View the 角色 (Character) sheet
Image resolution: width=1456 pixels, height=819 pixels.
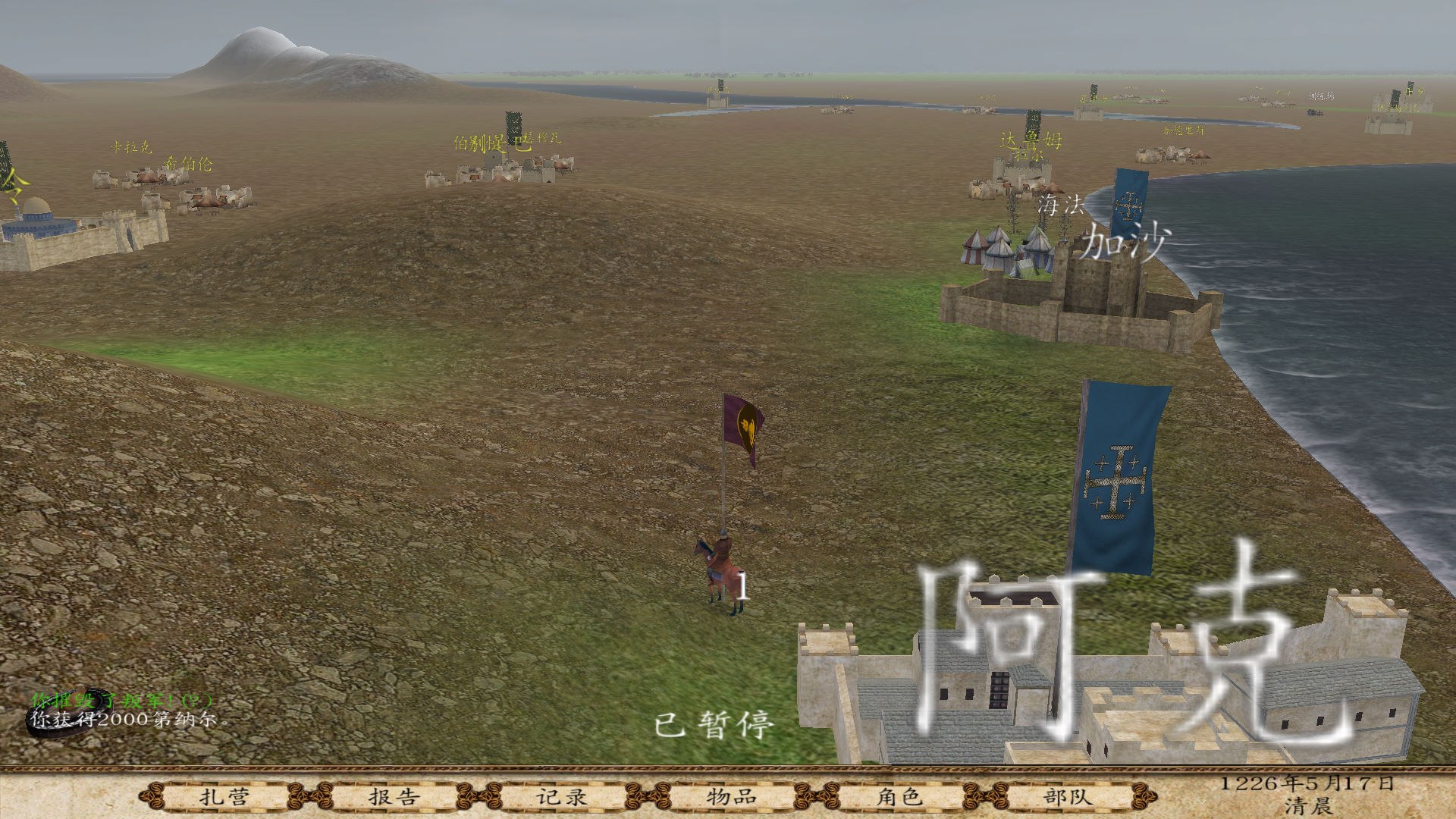pyautogui.click(x=899, y=797)
